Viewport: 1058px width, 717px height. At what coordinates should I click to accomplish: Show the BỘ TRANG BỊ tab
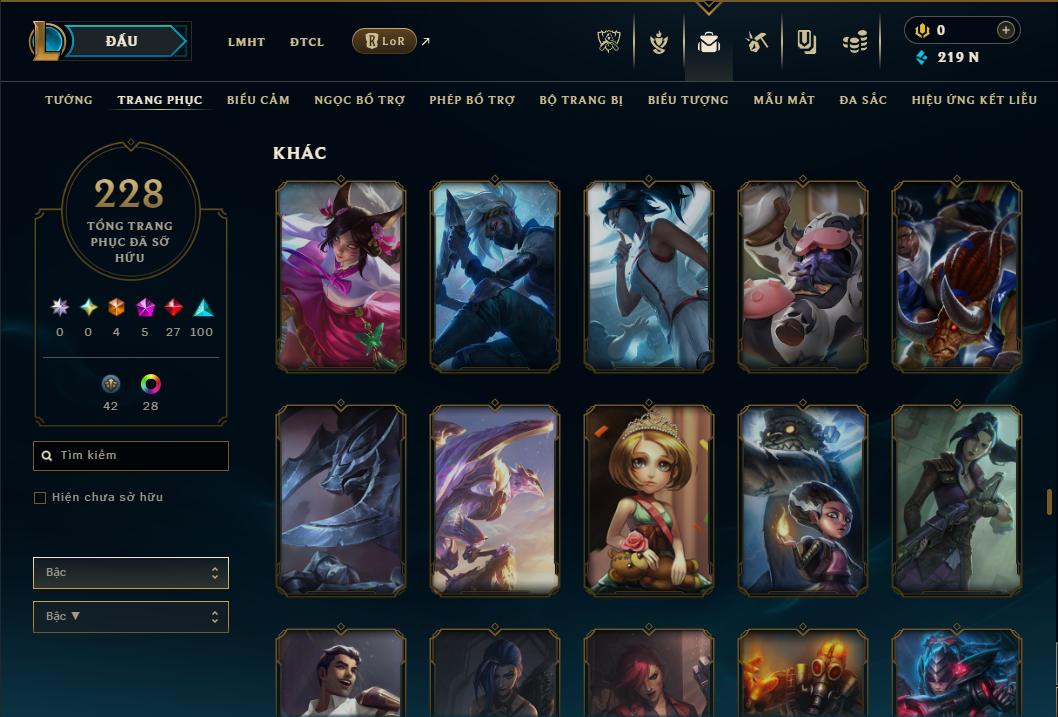(581, 100)
